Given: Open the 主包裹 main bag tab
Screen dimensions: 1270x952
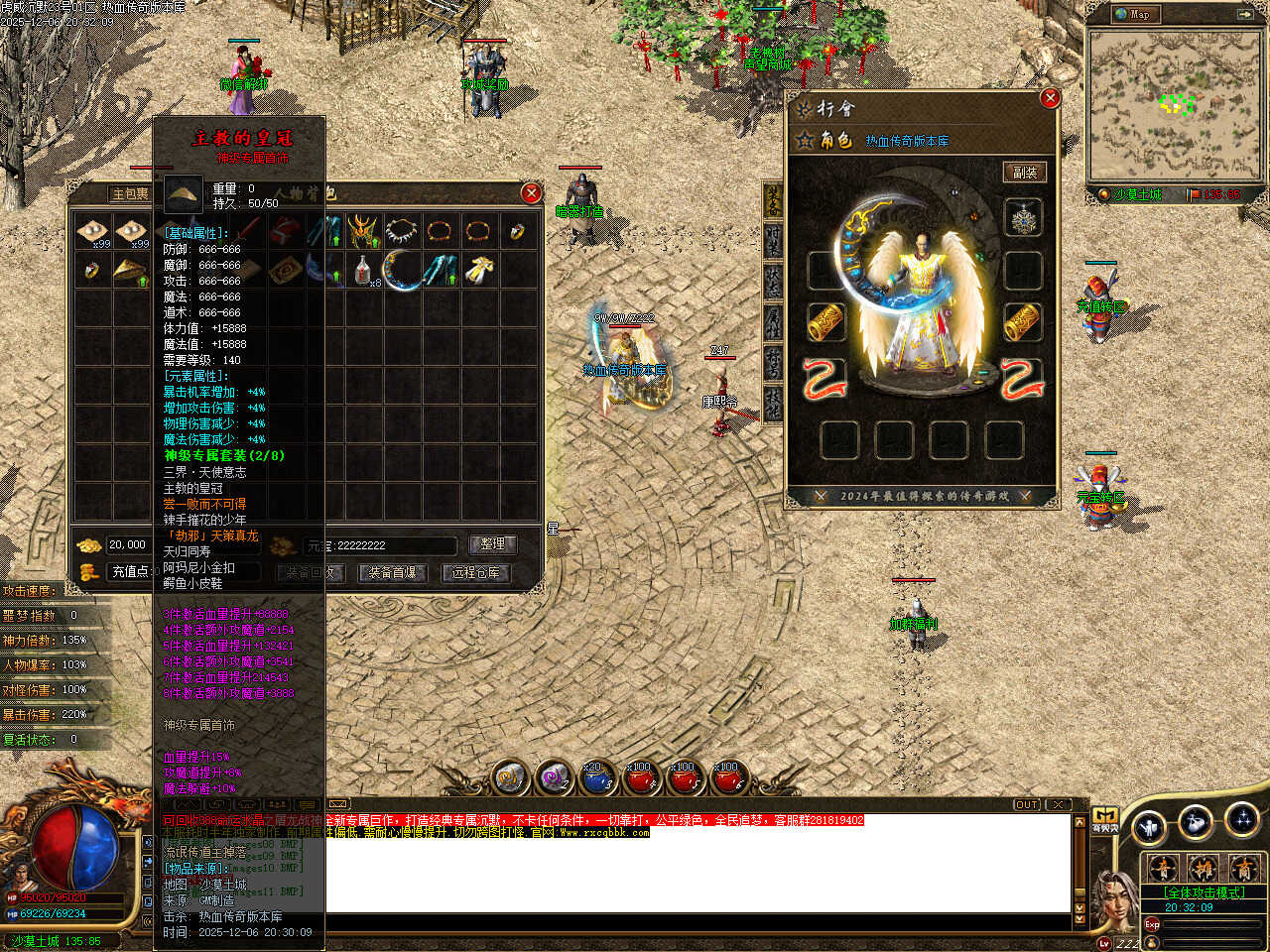Looking at the screenshot, I should click(x=131, y=193).
